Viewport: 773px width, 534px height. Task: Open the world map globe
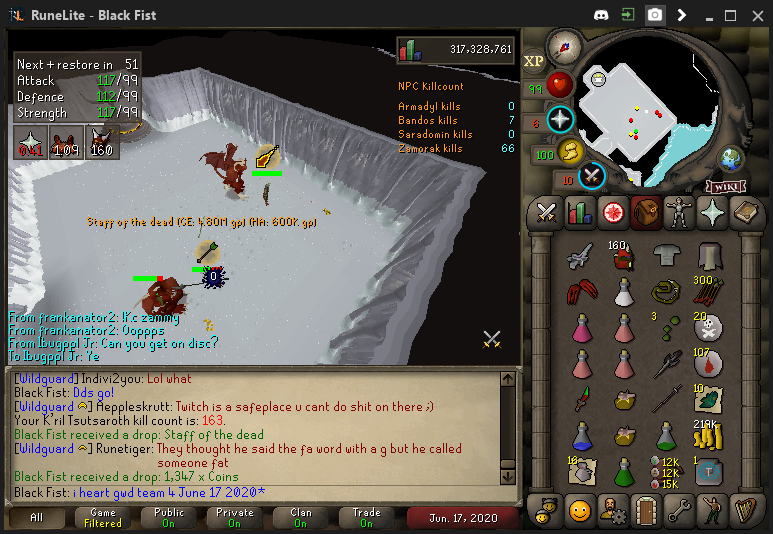[x=732, y=158]
